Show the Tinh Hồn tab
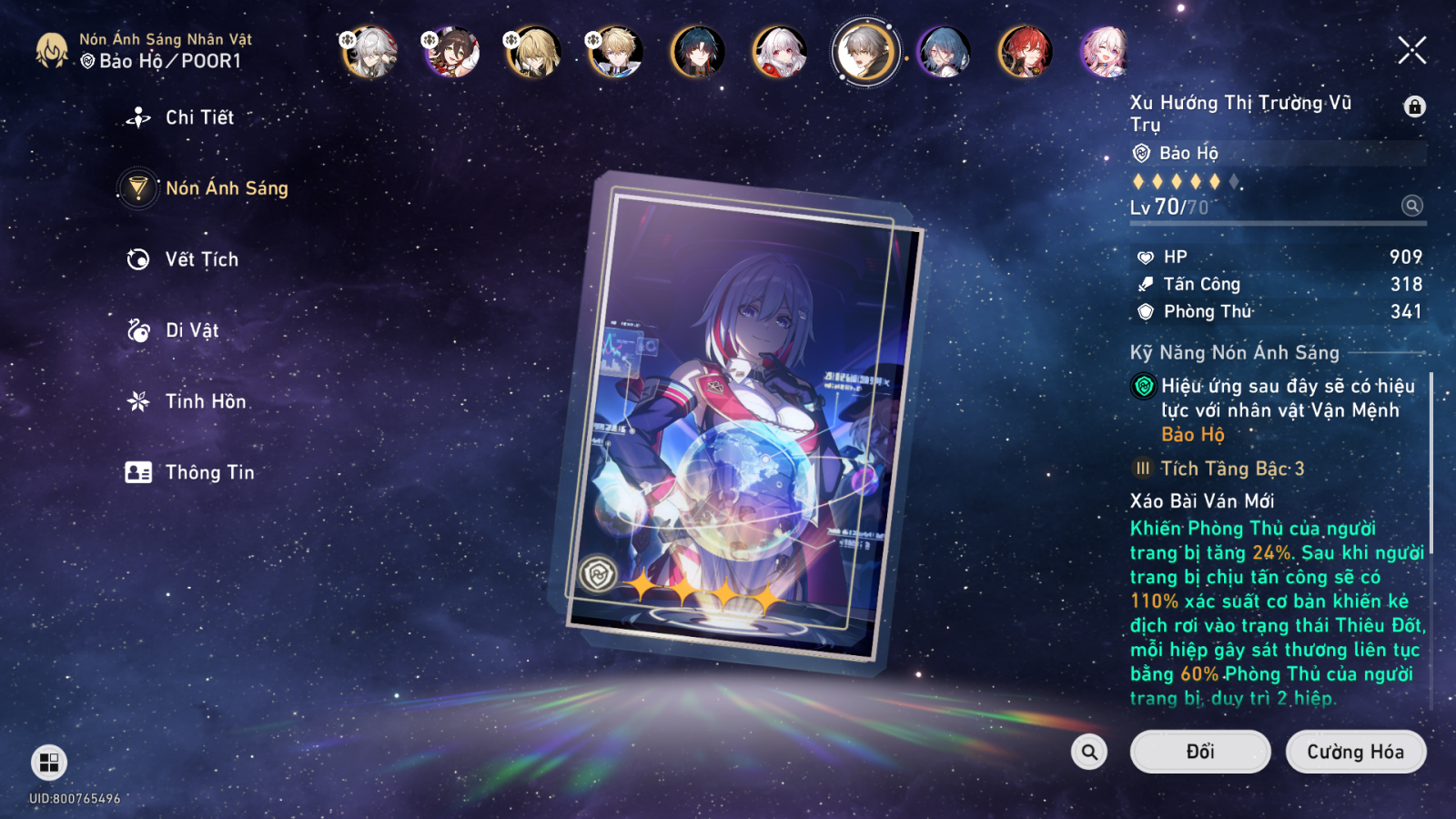This screenshot has width=1456, height=819. pos(205,401)
